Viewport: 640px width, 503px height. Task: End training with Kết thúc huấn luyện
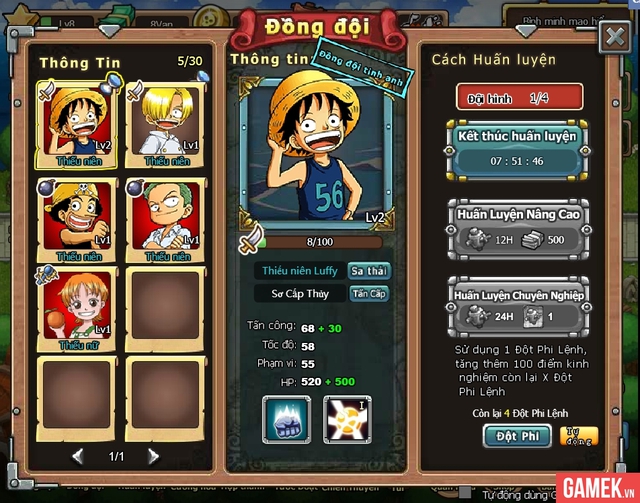point(517,149)
